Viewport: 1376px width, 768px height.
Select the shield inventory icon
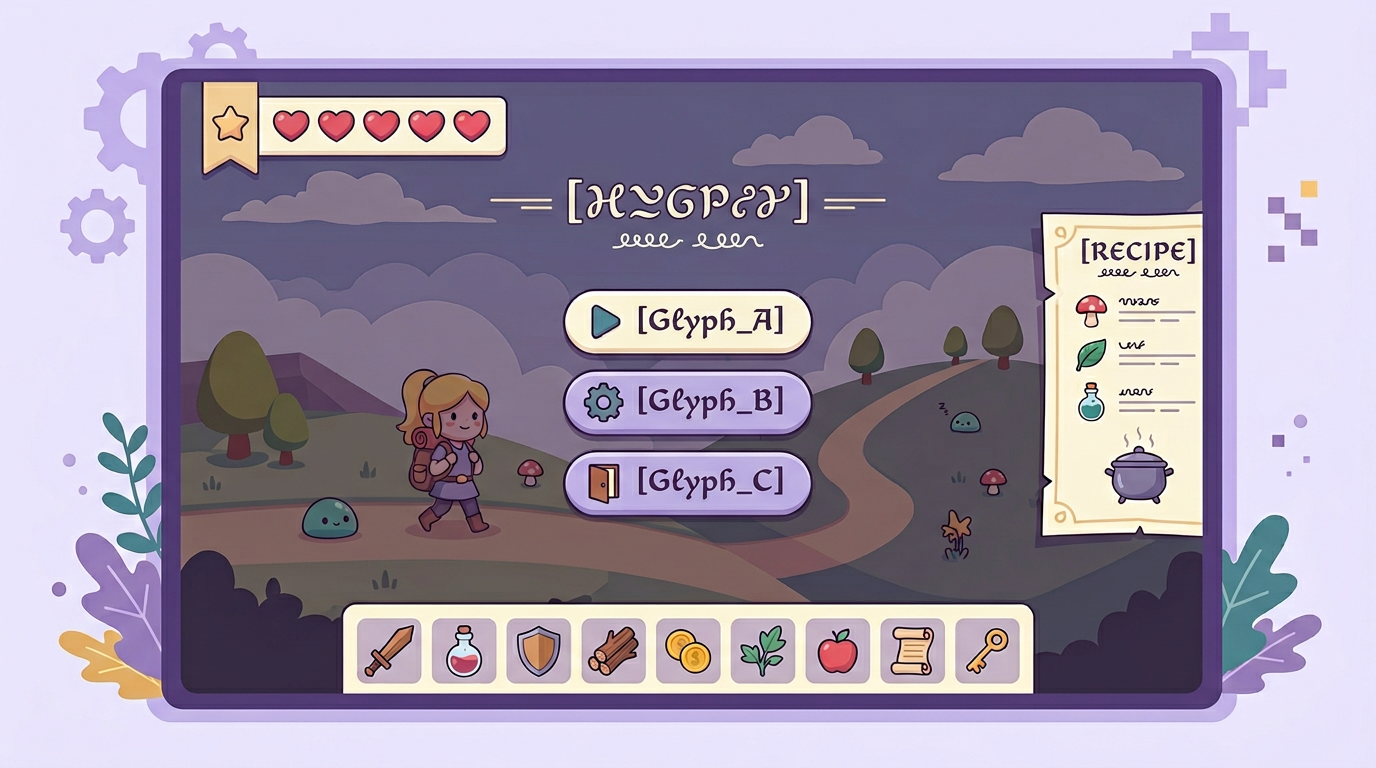pyautogui.click(x=537, y=650)
